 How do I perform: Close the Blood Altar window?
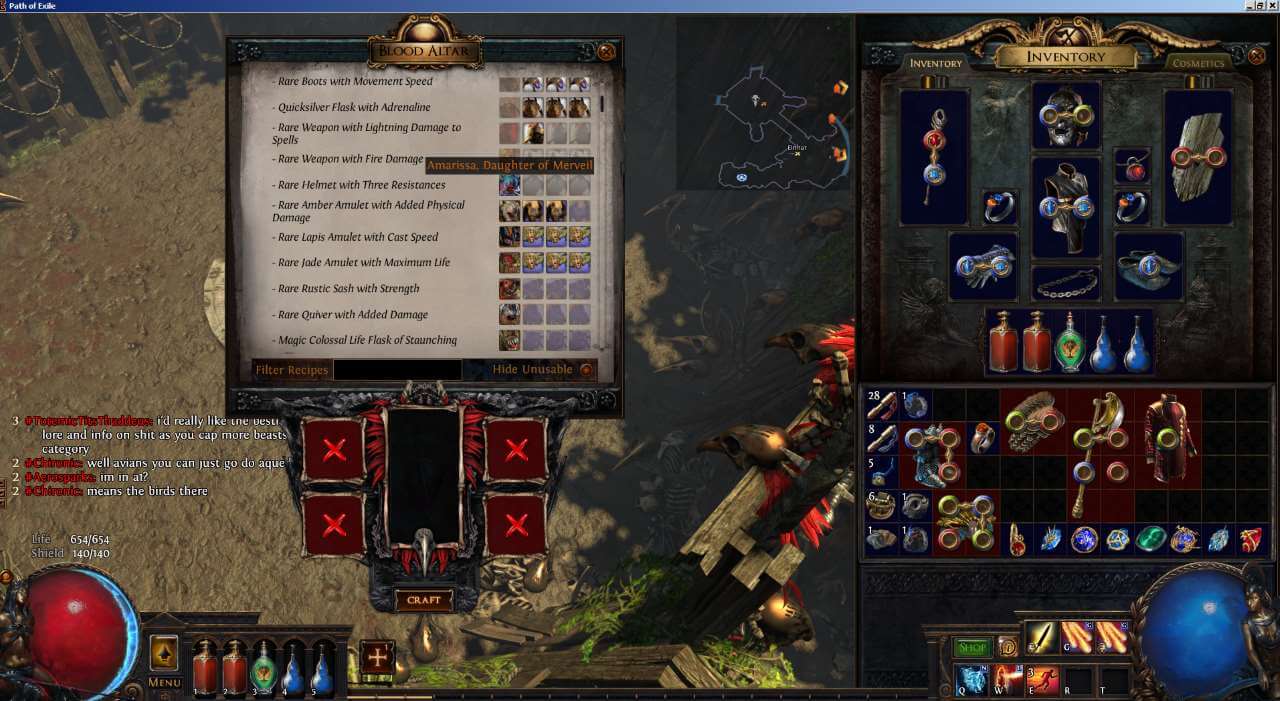(x=606, y=52)
